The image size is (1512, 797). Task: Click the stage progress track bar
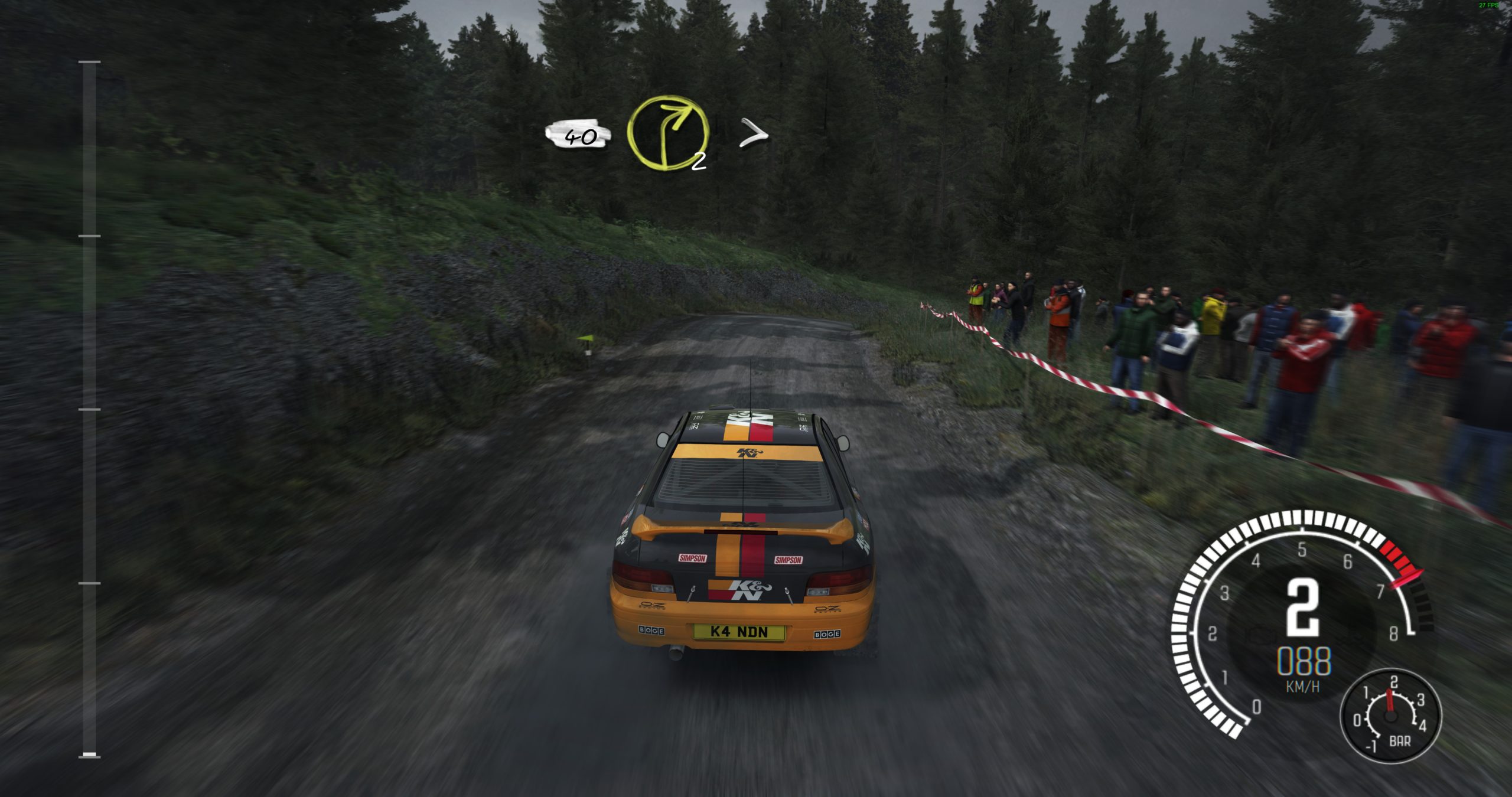pyautogui.click(x=90, y=409)
